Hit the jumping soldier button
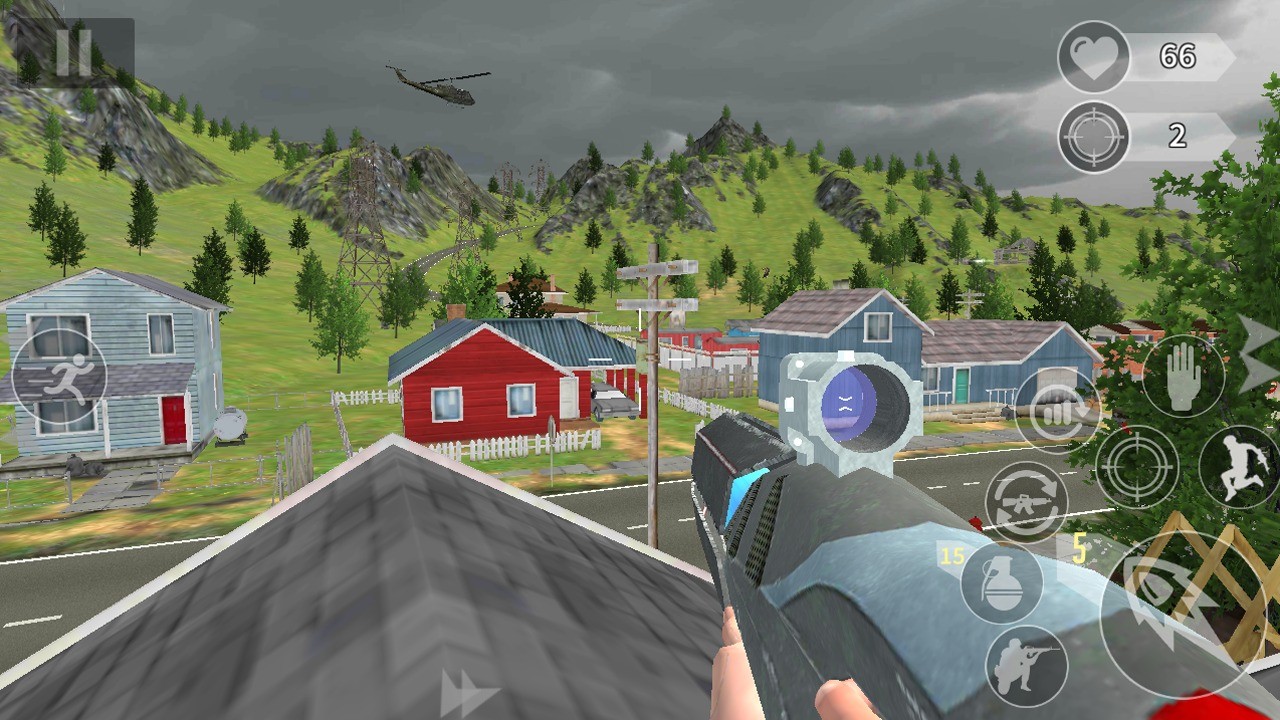 (1238, 467)
